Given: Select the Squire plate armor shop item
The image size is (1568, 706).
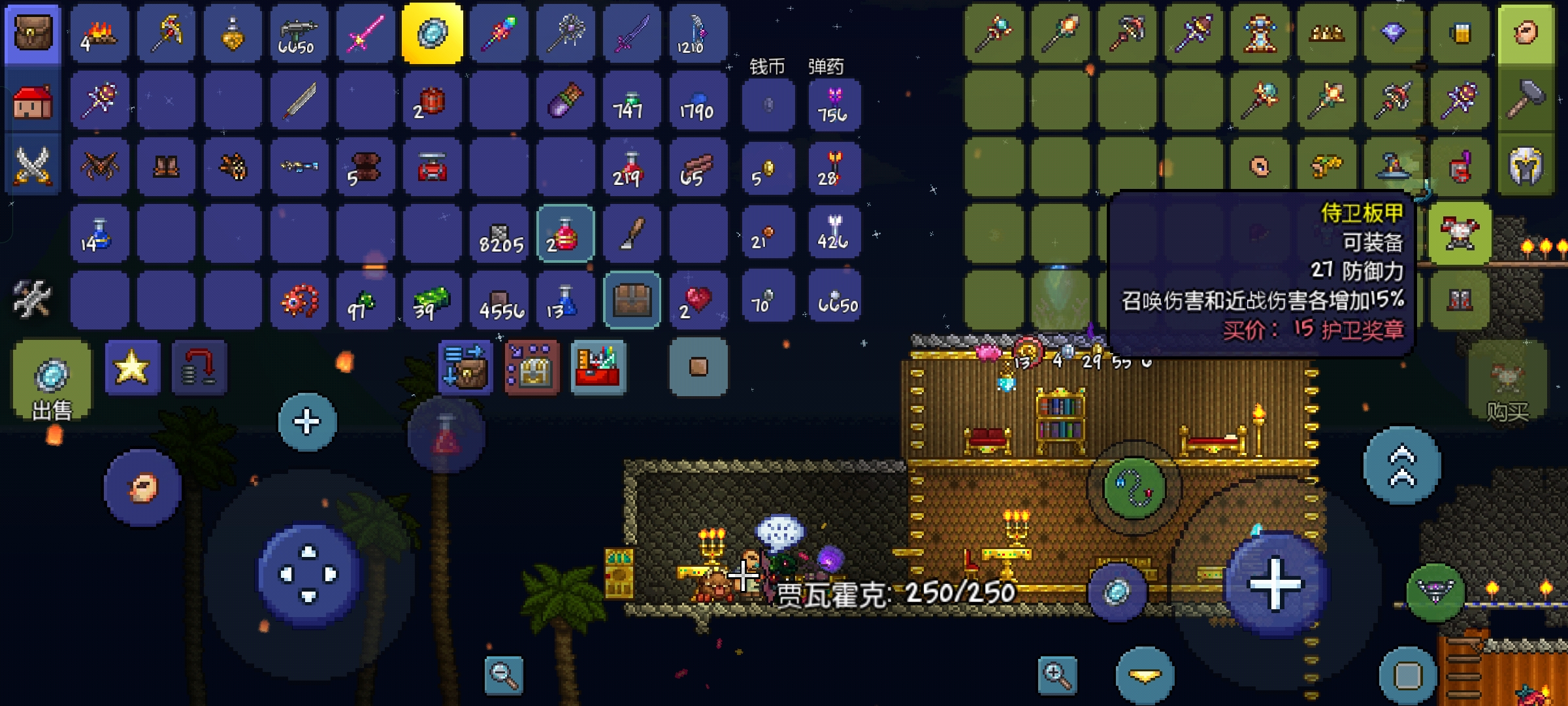Looking at the screenshot, I should 1459,233.
